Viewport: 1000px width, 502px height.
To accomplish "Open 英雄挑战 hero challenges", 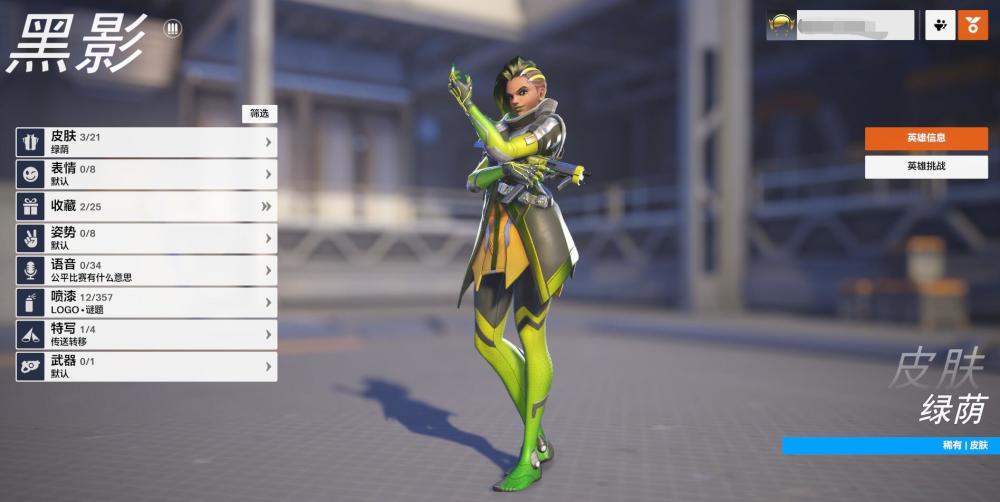I will pyautogui.click(x=926, y=167).
